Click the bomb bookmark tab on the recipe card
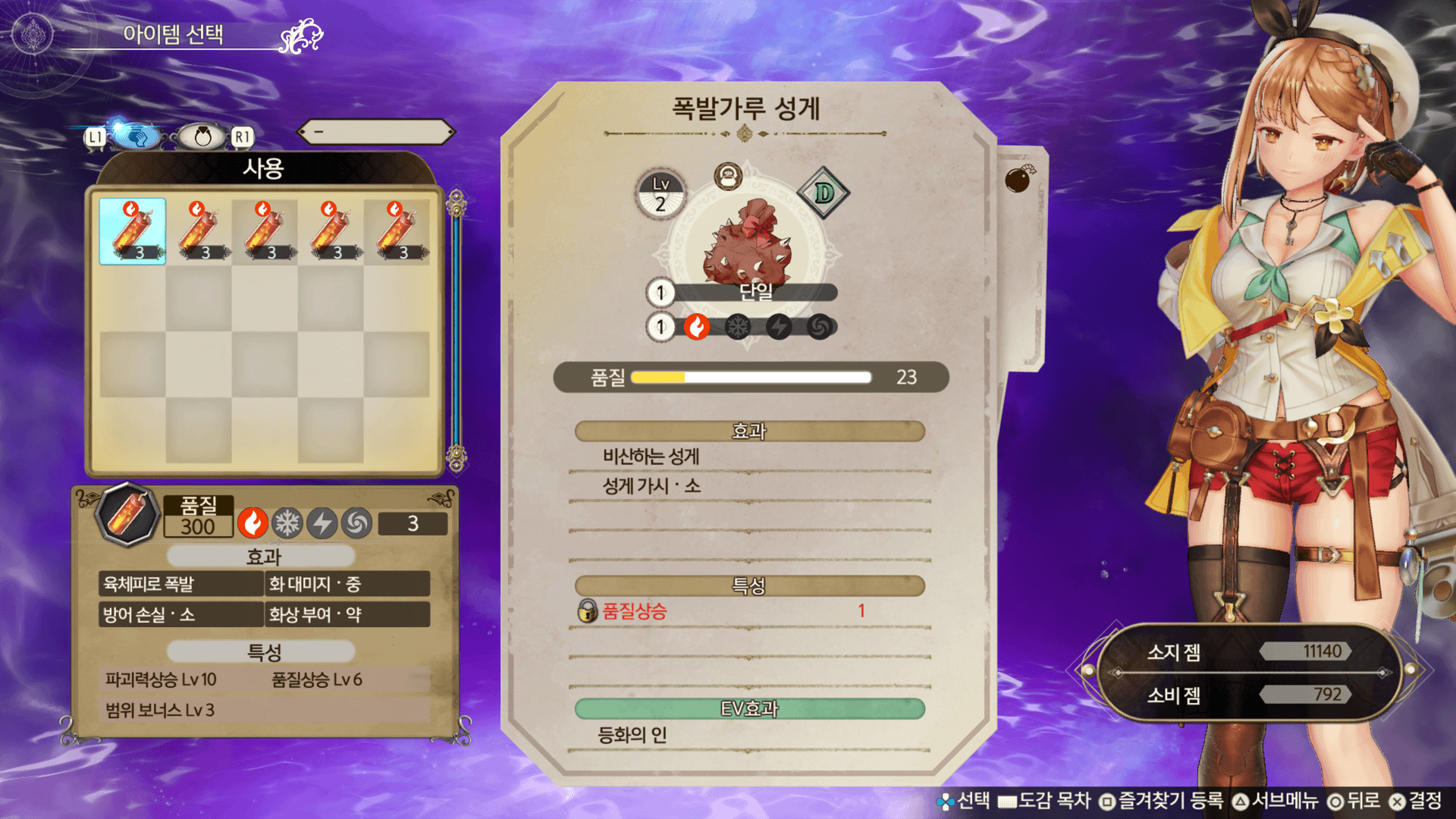 point(1020,180)
